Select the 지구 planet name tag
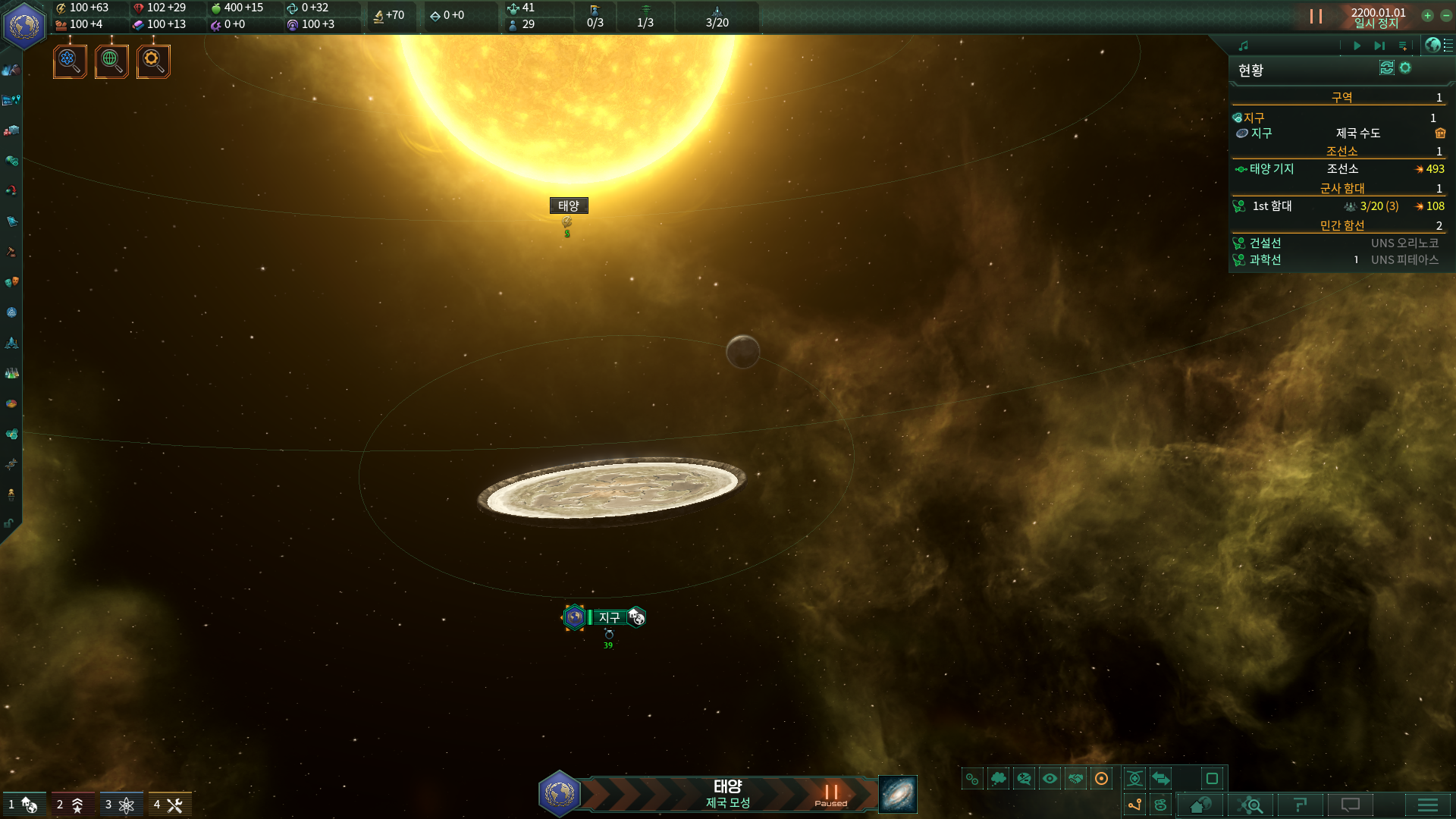Screen dimensions: 1456x819 (609, 617)
